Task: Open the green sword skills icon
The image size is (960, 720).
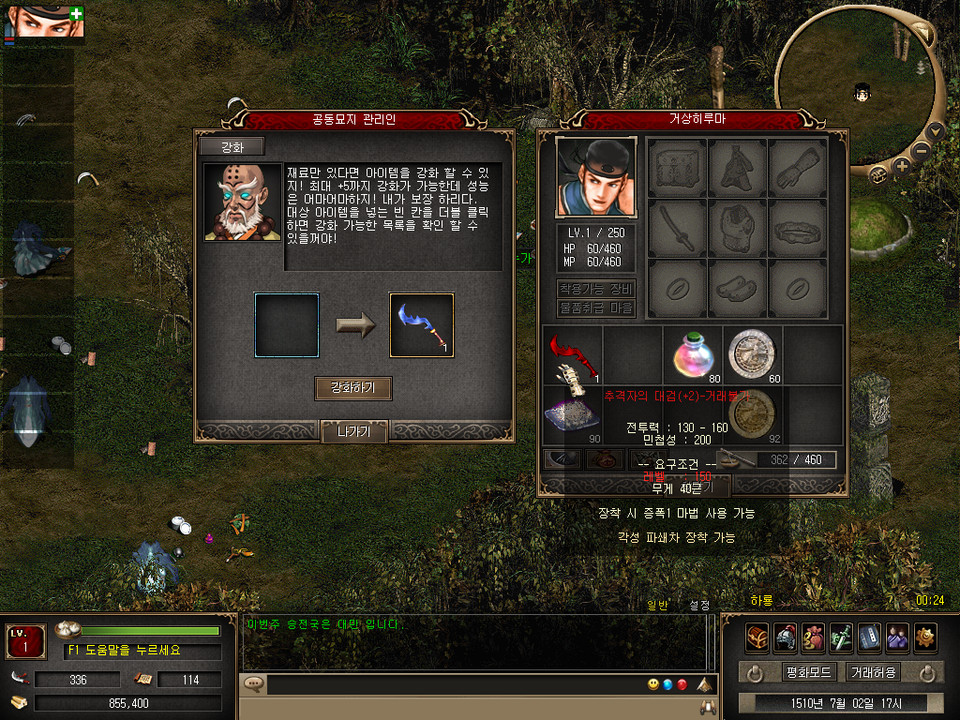Action: [x=841, y=636]
